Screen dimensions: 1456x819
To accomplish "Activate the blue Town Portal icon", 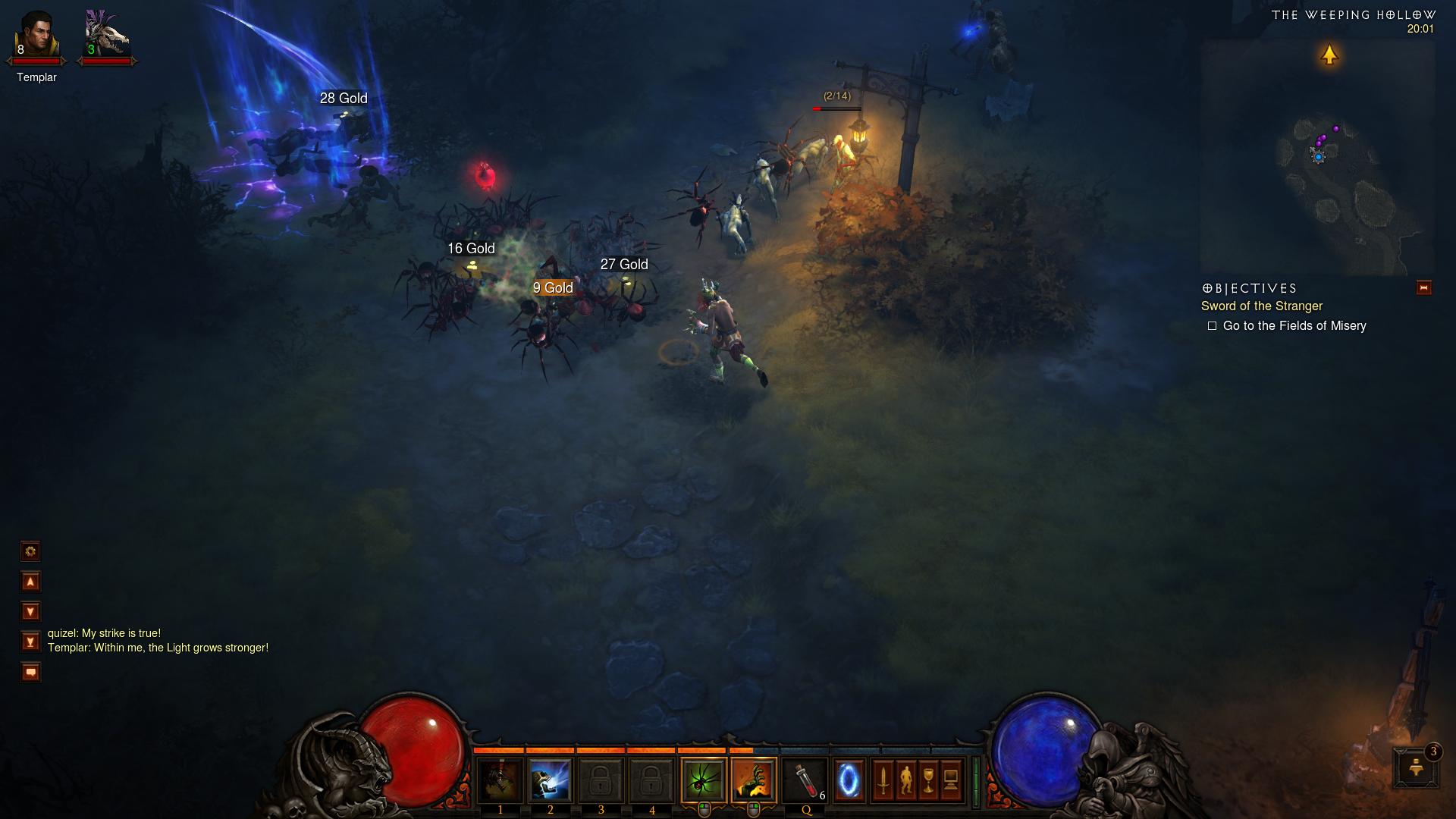I will point(849,780).
